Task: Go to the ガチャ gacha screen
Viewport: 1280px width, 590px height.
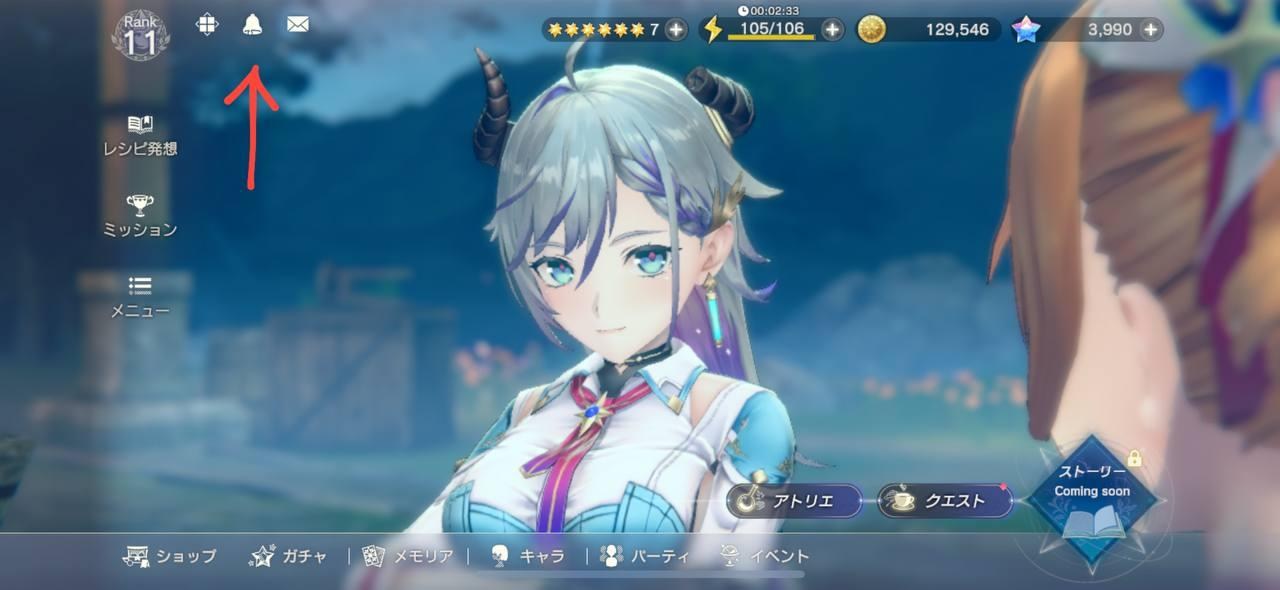Action: pyautogui.click(x=288, y=556)
